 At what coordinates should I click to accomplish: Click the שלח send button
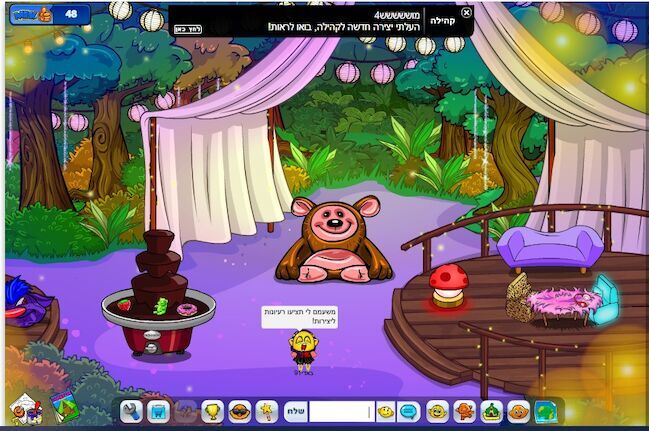(296, 411)
